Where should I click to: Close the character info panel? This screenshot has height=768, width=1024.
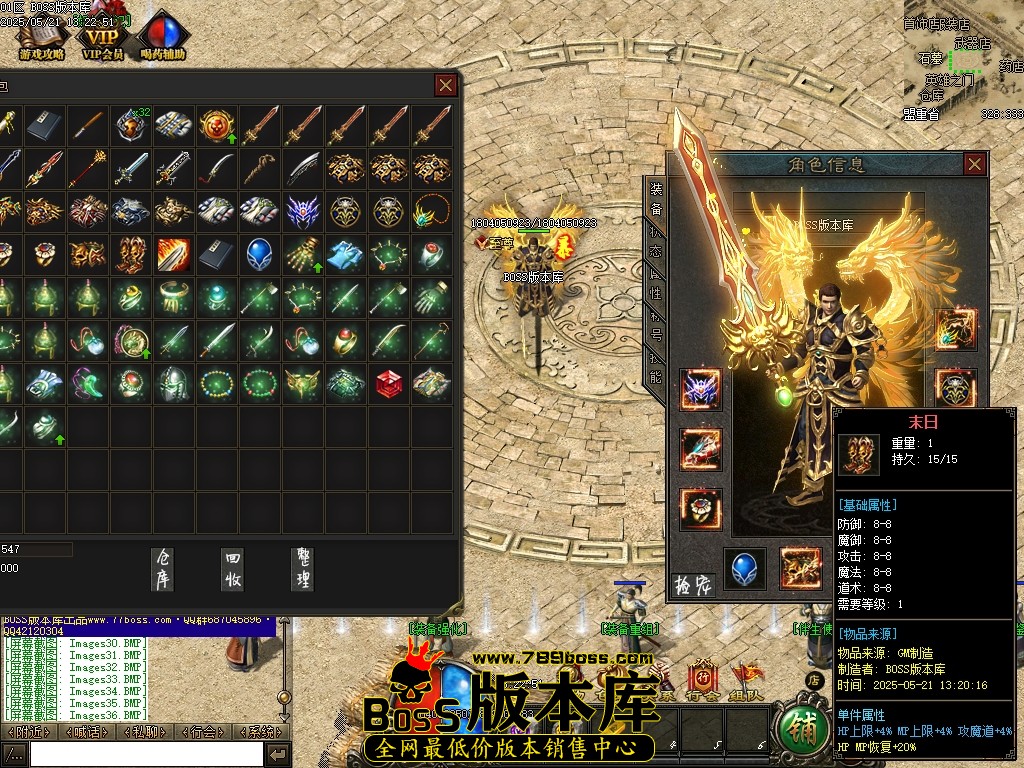(x=974, y=164)
